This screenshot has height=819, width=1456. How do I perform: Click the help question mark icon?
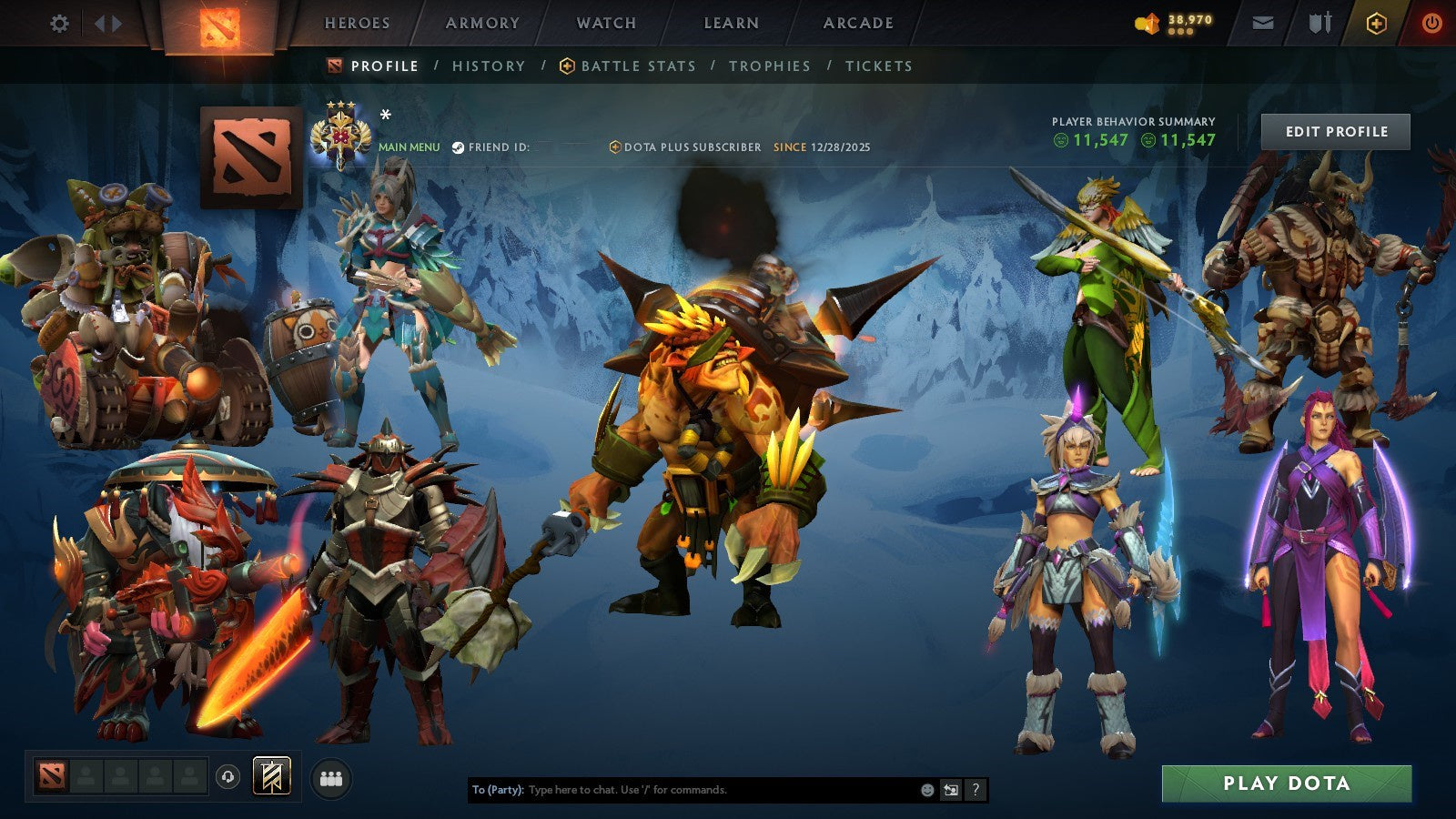click(x=976, y=790)
